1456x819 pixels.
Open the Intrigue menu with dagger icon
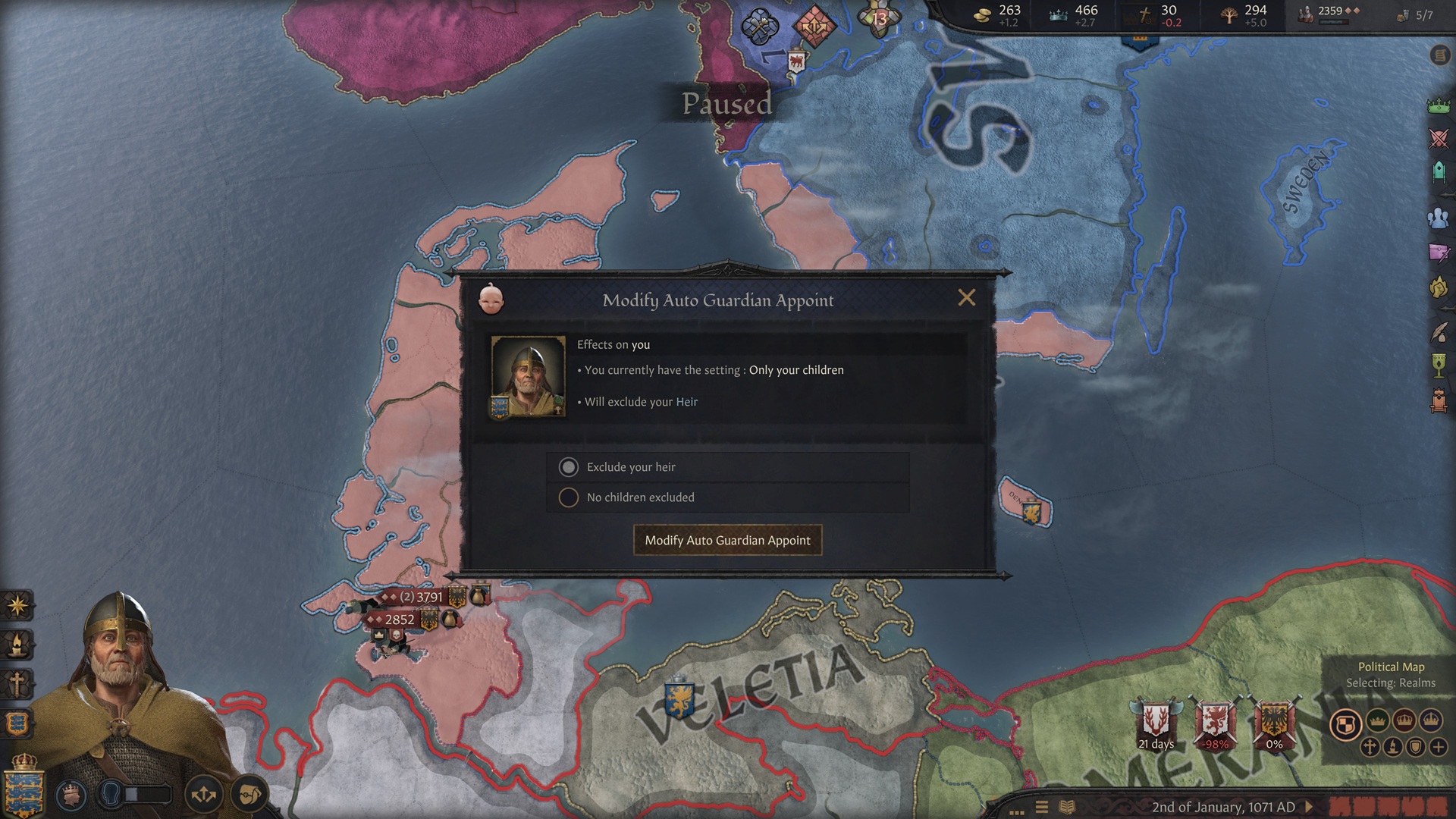[x=1438, y=253]
